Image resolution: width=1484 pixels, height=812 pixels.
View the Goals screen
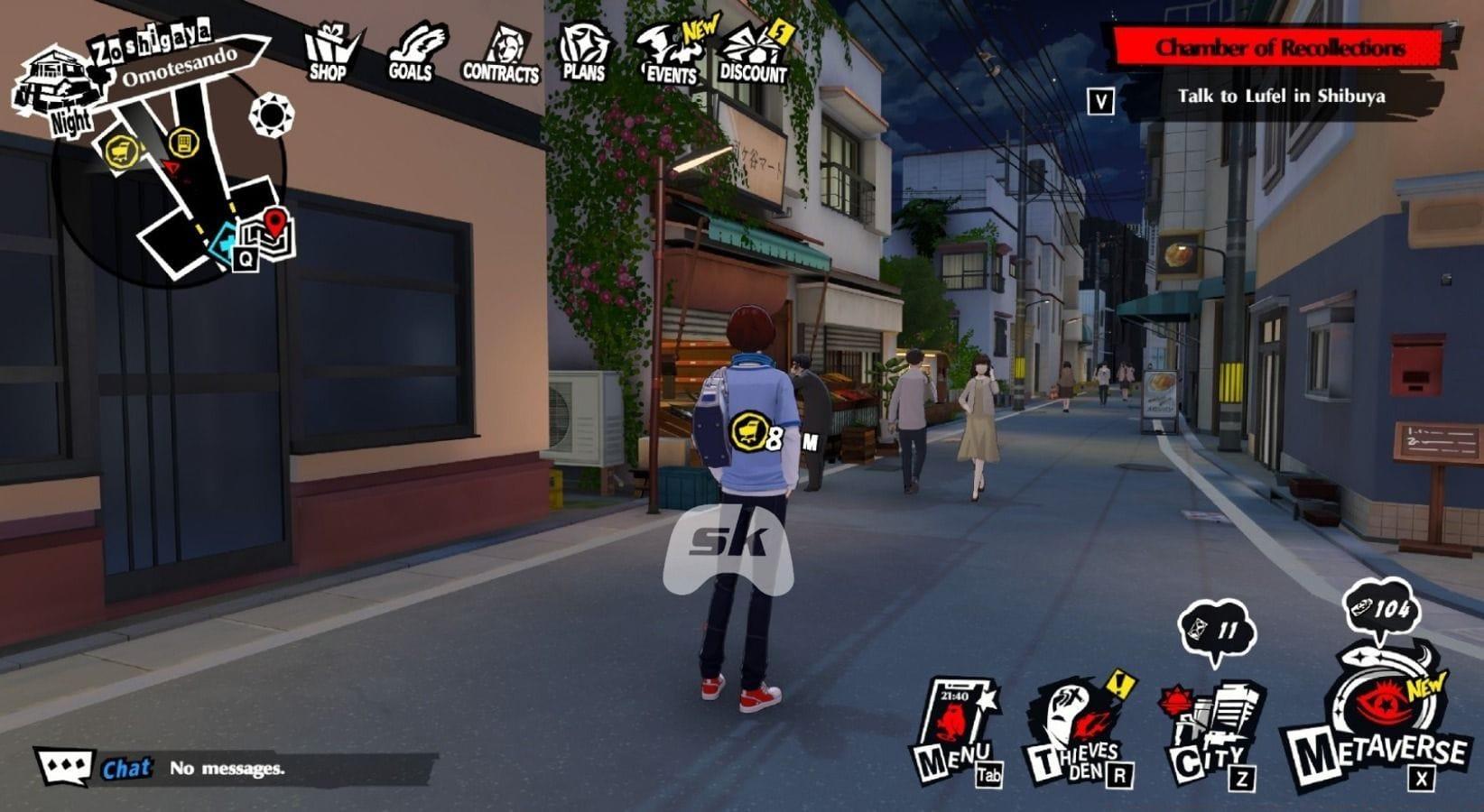coord(413,53)
